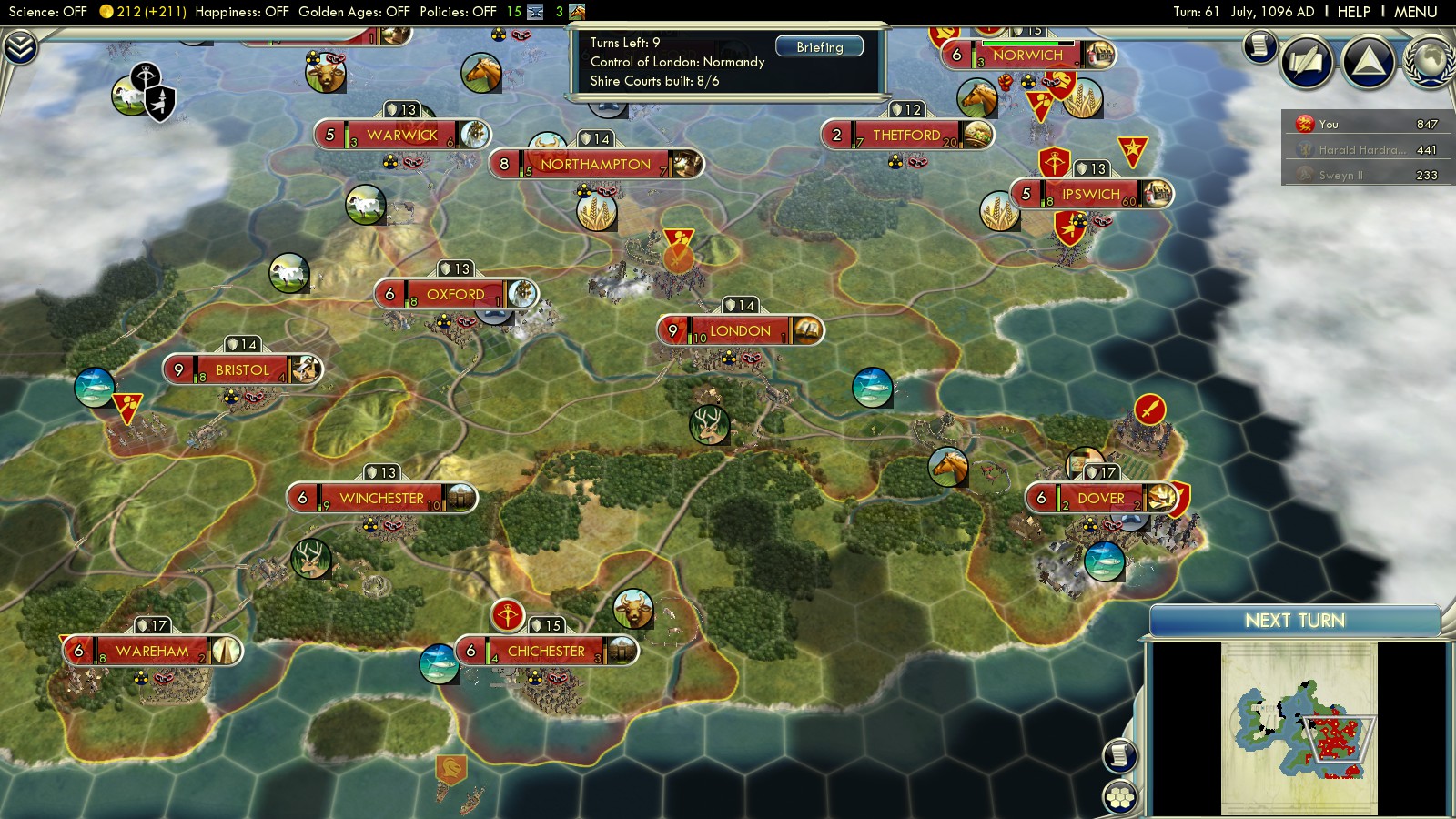The height and width of the screenshot is (819, 1456).
Task: Select the Winchester city banner
Action: tap(381, 498)
